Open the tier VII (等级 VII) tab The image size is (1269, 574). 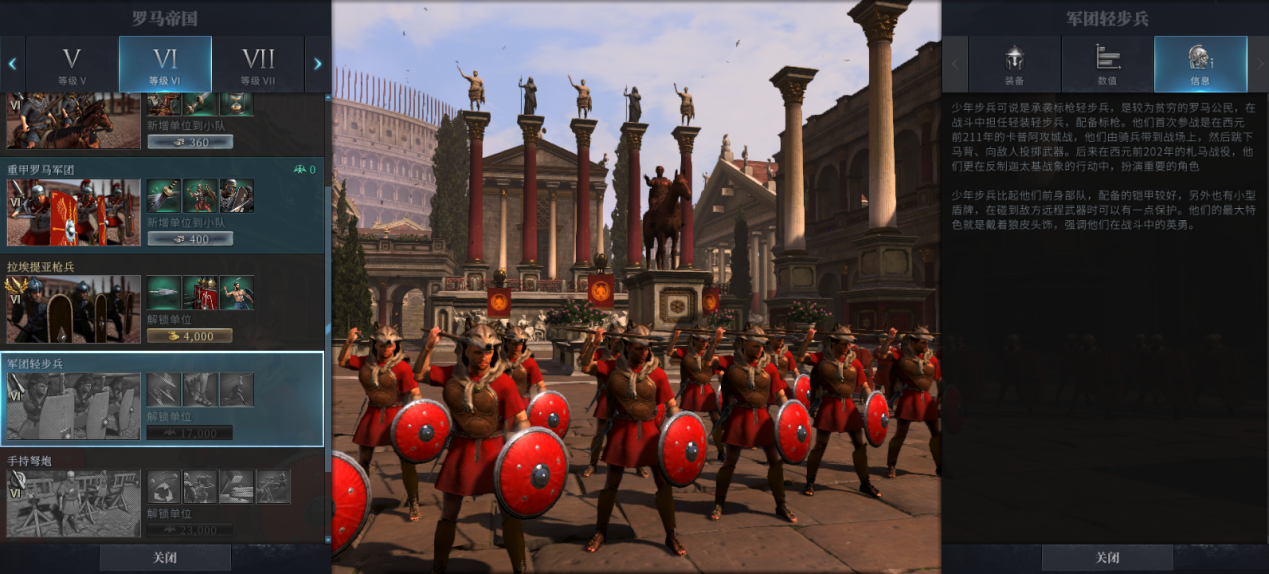tap(258, 64)
